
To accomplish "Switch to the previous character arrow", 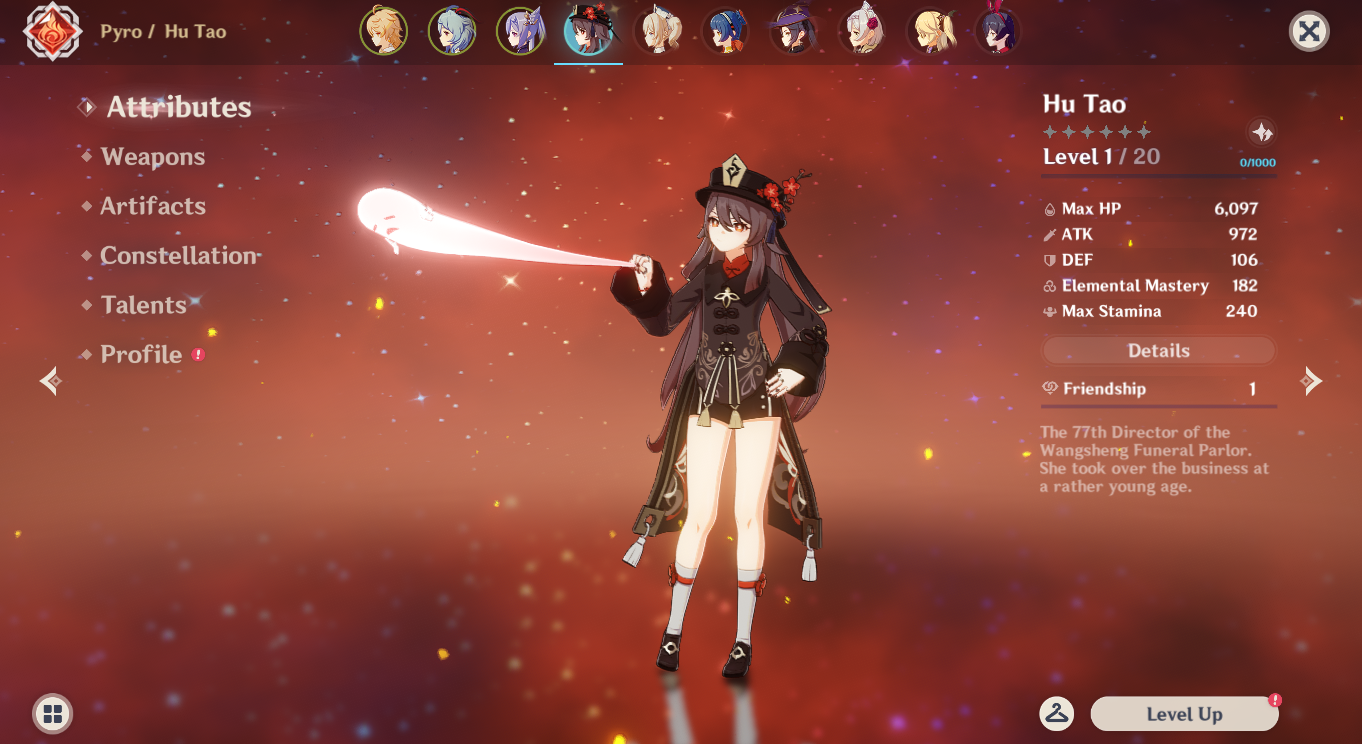I will coord(50,380).
